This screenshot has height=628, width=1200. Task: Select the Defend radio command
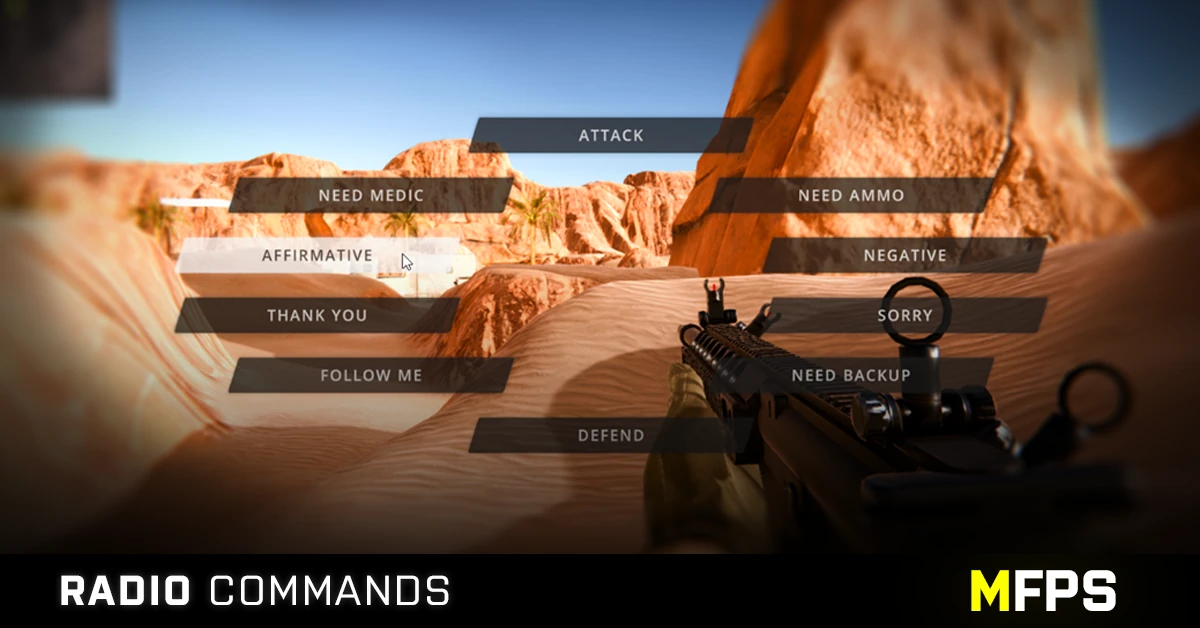[611, 435]
